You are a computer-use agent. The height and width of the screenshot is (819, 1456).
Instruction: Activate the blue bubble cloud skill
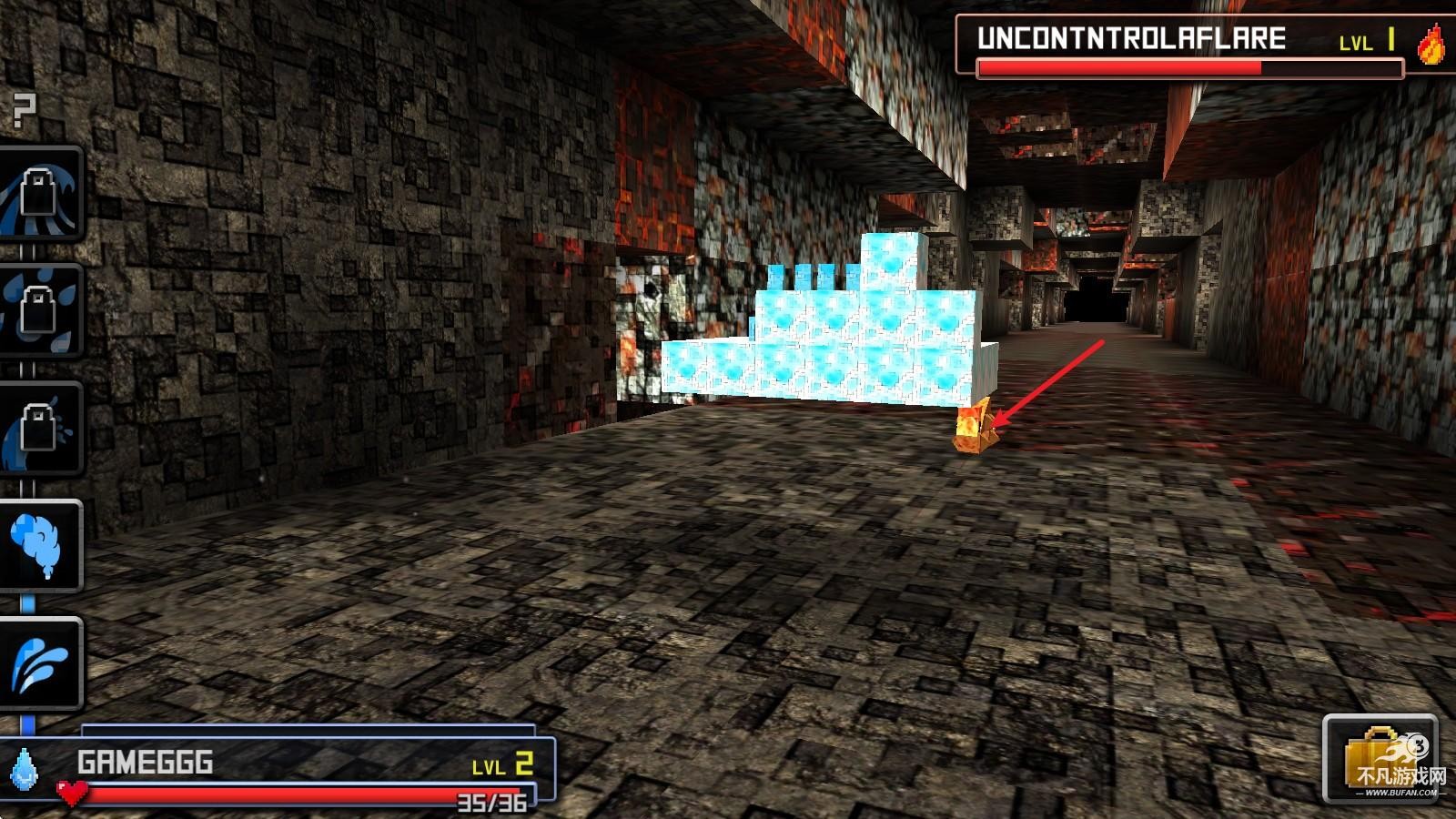point(41,545)
